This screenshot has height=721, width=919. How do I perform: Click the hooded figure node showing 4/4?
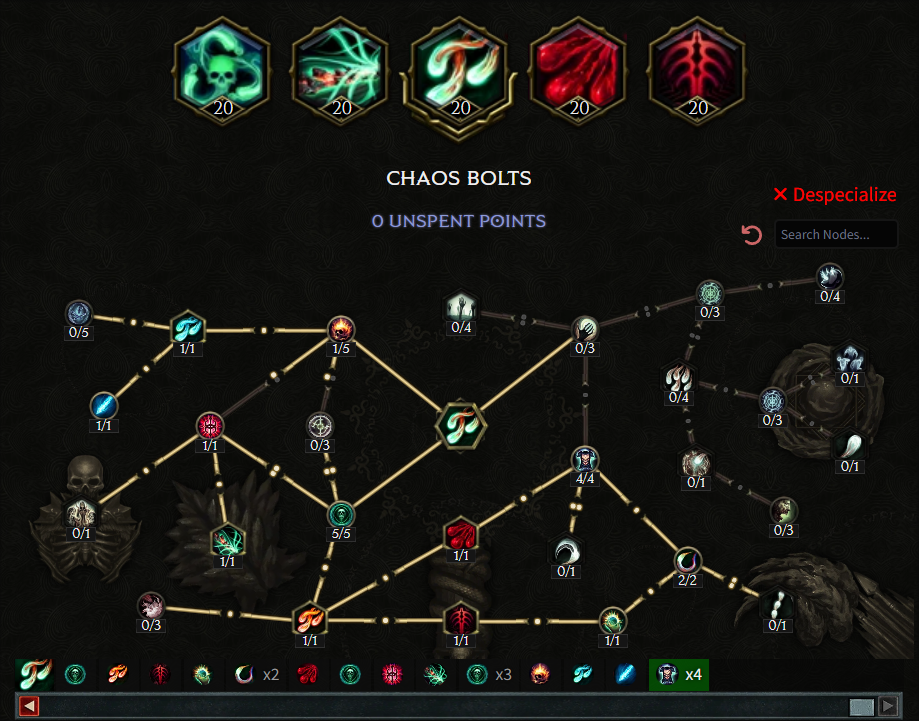585,460
